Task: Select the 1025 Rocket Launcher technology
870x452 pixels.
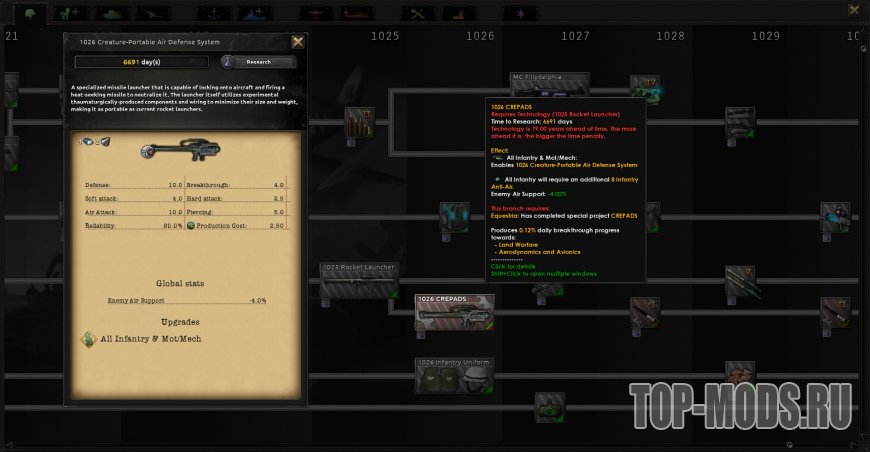Action: pyautogui.click(x=359, y=283)
